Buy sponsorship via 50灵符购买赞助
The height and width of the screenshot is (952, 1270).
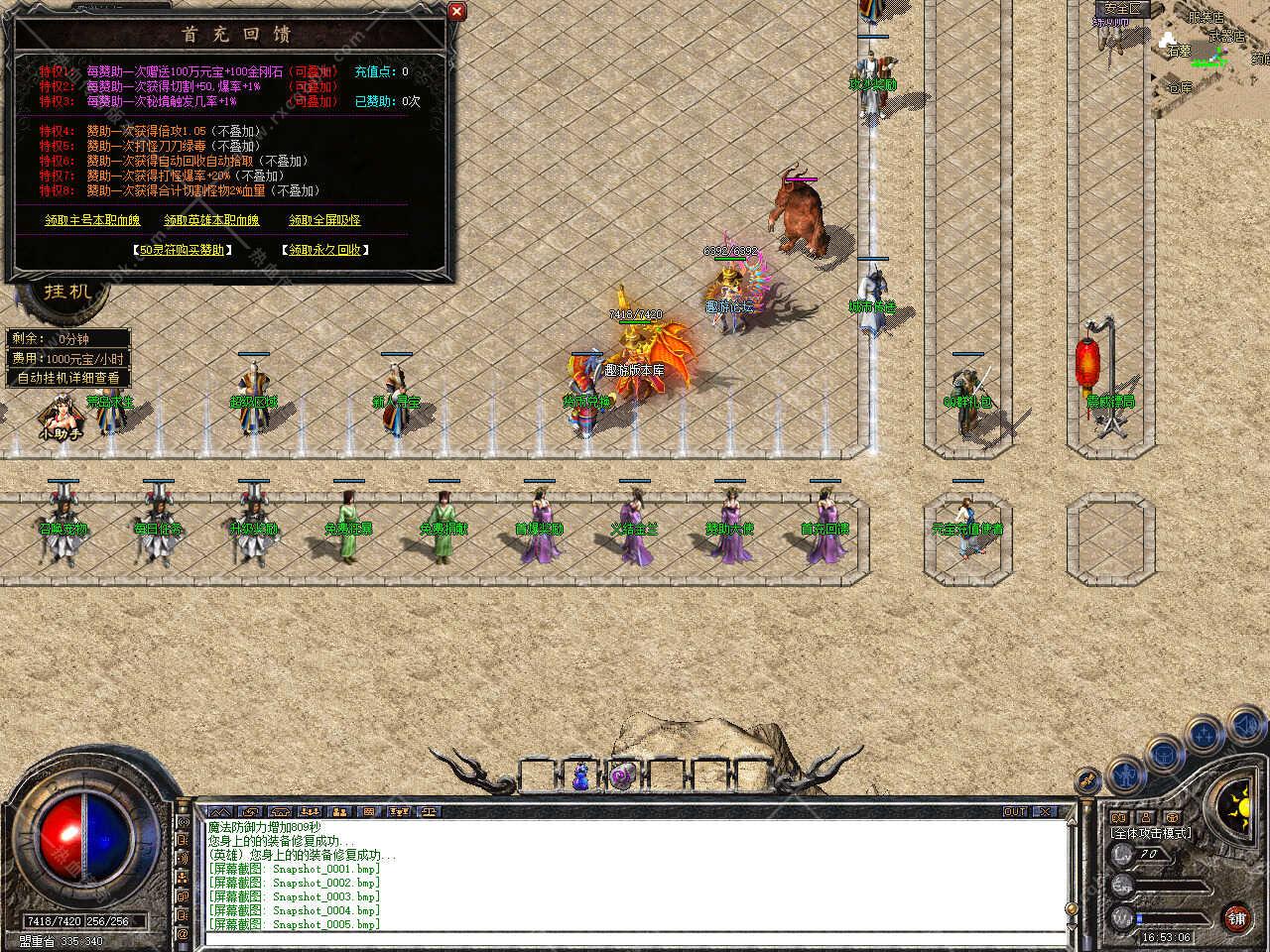click(184, 250)
